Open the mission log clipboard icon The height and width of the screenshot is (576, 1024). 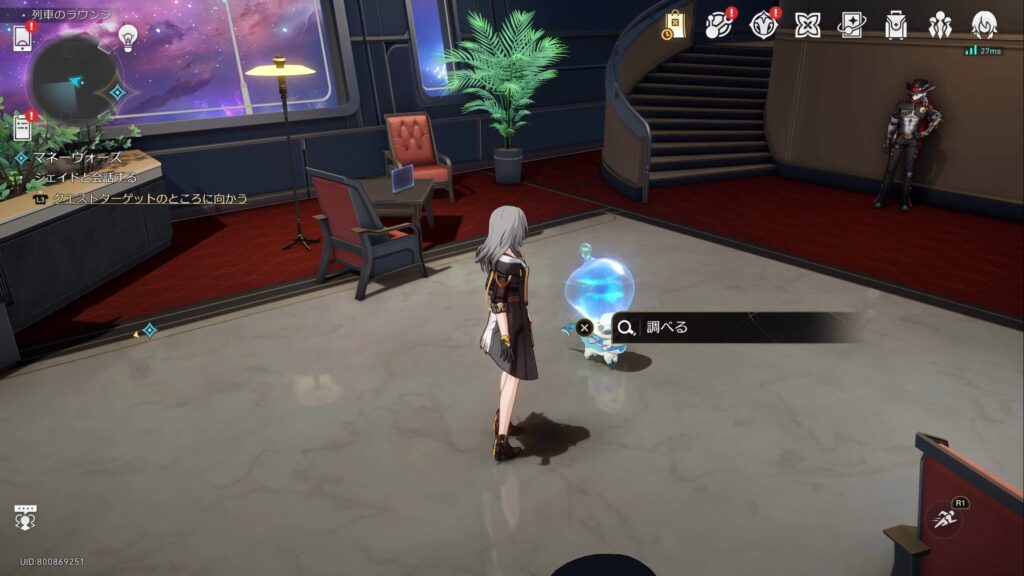point(22,126)
